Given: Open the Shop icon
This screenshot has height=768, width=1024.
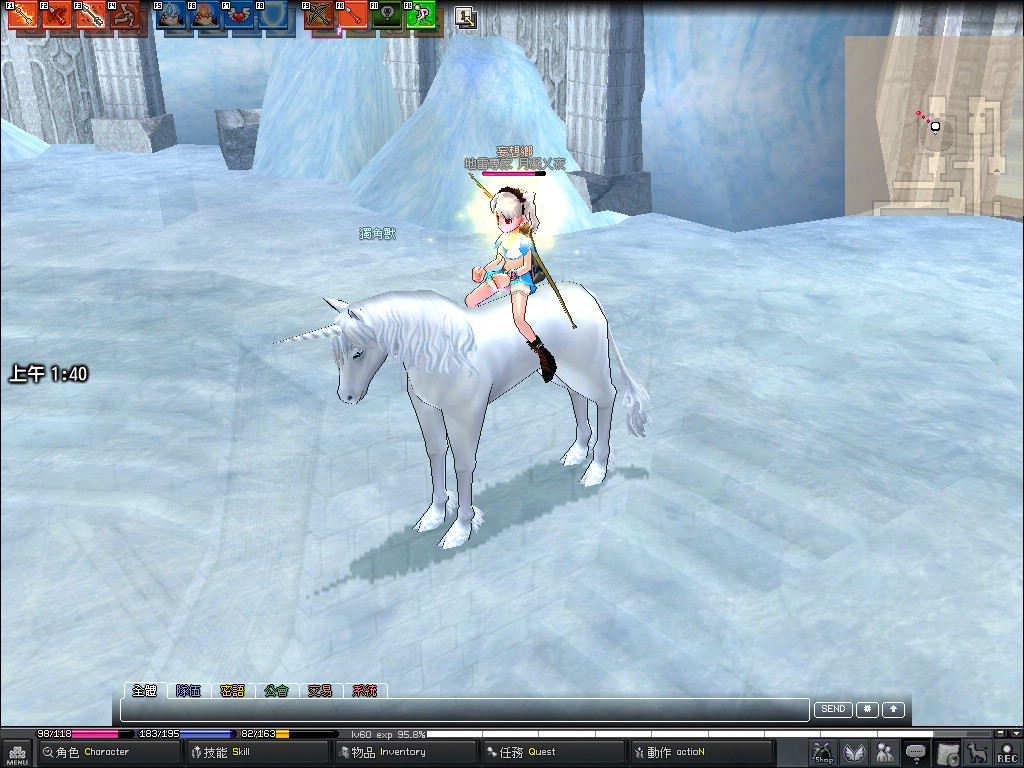Looking at the screenshot, I should point(823,753).
